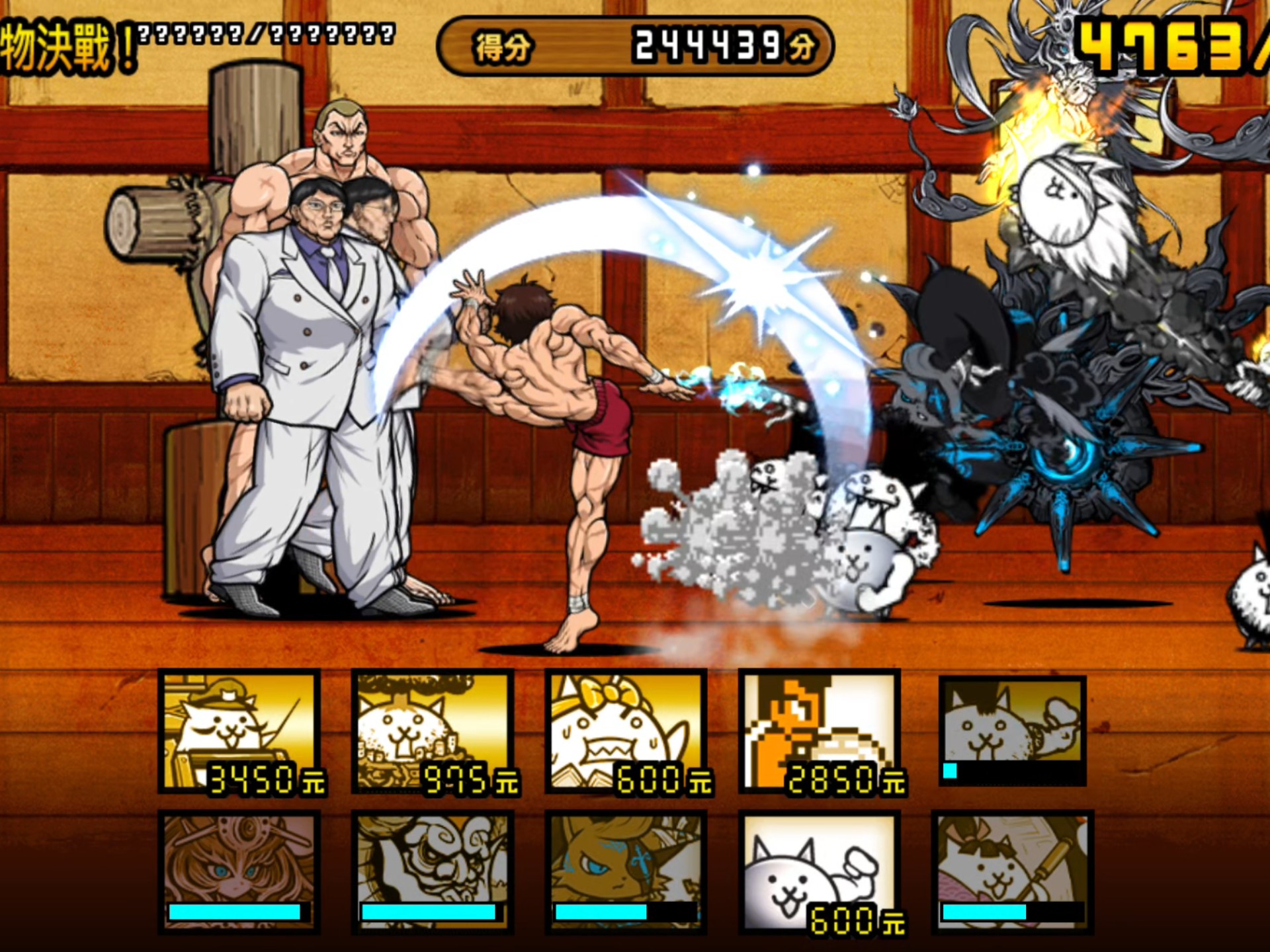Select the white-bearded deity unit slot
Screen dimensions: 1270x952
coord(433,871)
